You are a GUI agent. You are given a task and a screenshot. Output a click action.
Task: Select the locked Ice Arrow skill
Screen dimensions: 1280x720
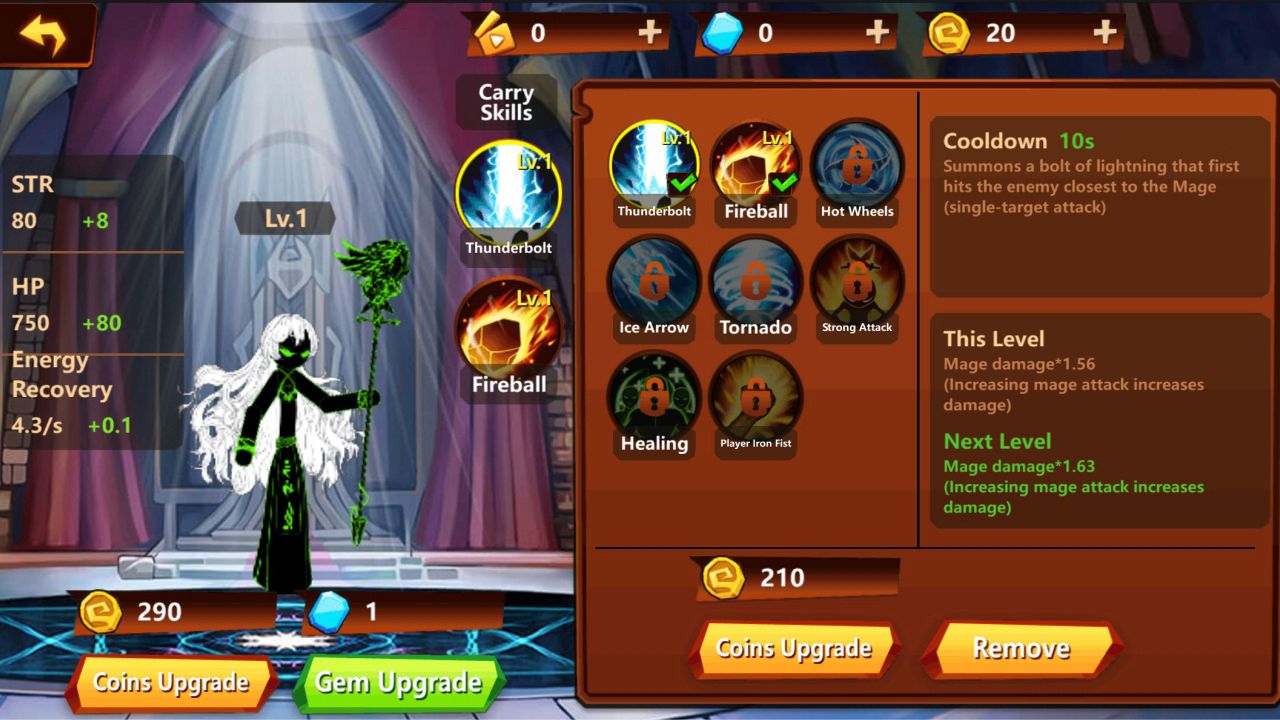pyautogui.click(x=654, y=282)
